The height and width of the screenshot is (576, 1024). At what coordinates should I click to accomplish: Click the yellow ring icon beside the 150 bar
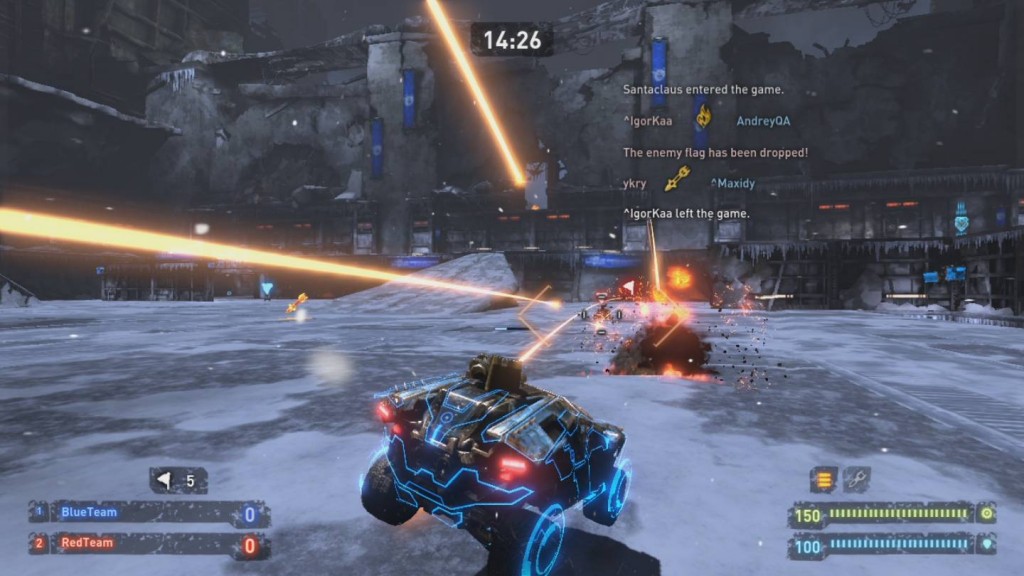tap(986, 514)
